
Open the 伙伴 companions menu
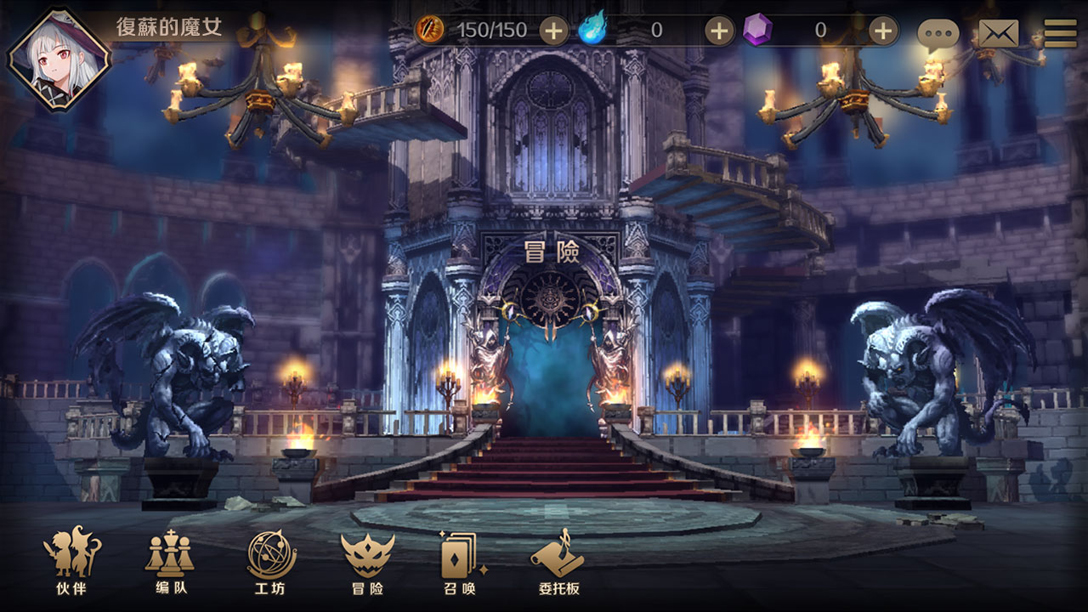(x=71, y=561)
